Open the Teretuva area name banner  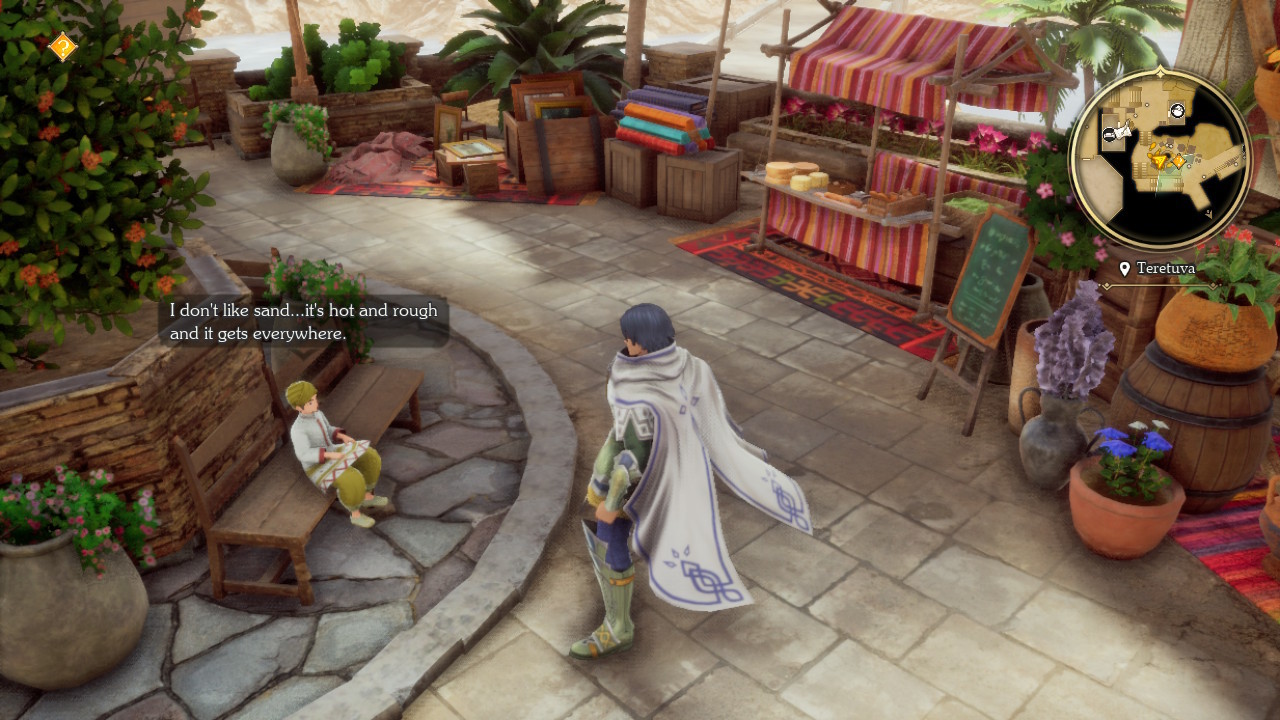click(1165, 268)
